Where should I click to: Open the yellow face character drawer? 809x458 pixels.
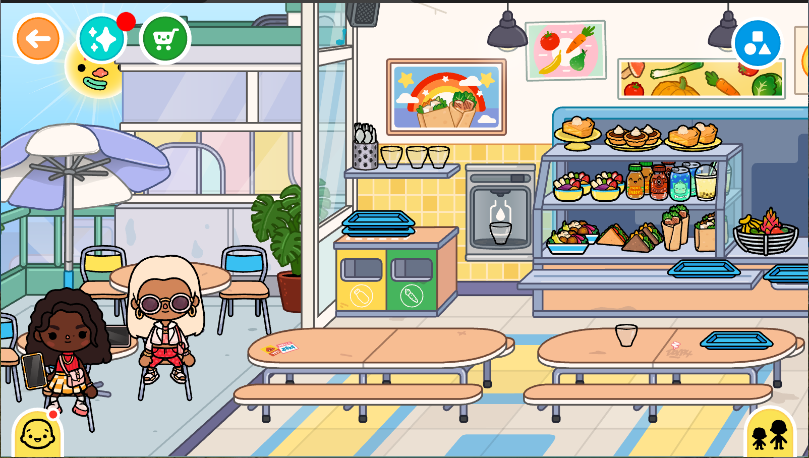37,434
